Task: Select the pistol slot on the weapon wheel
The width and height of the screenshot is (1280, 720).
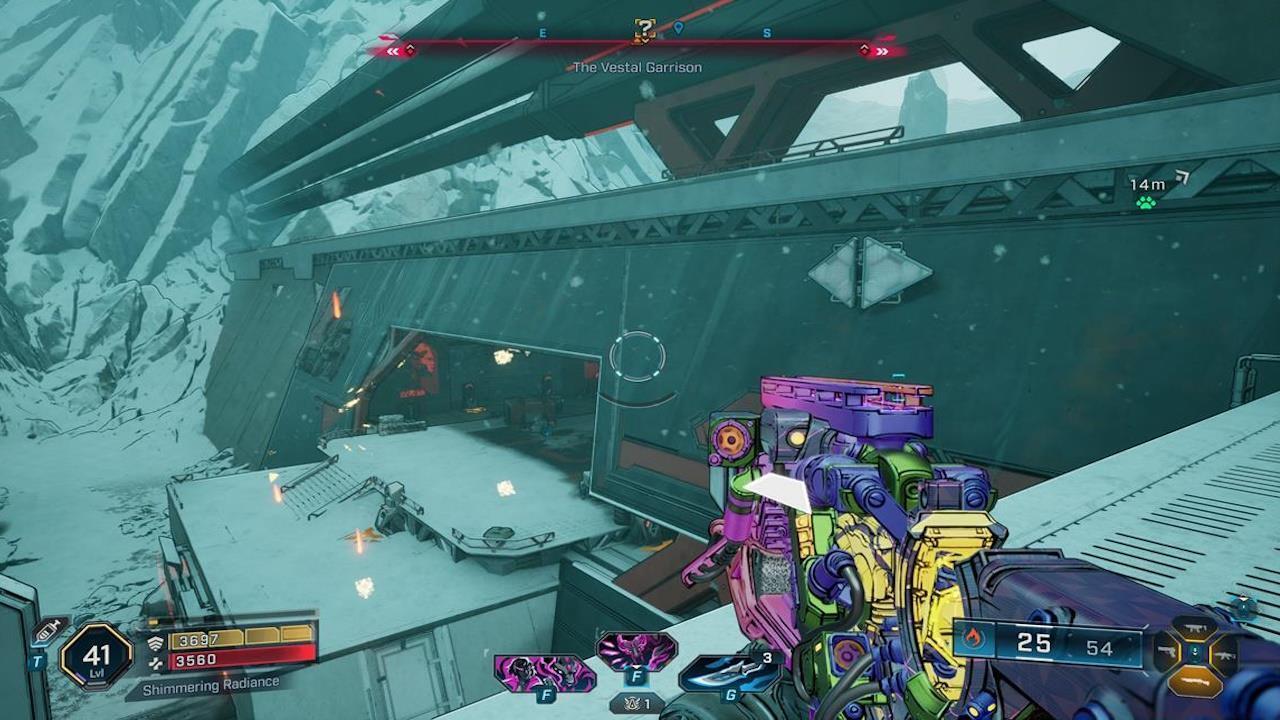Action: pos(1167,652)
